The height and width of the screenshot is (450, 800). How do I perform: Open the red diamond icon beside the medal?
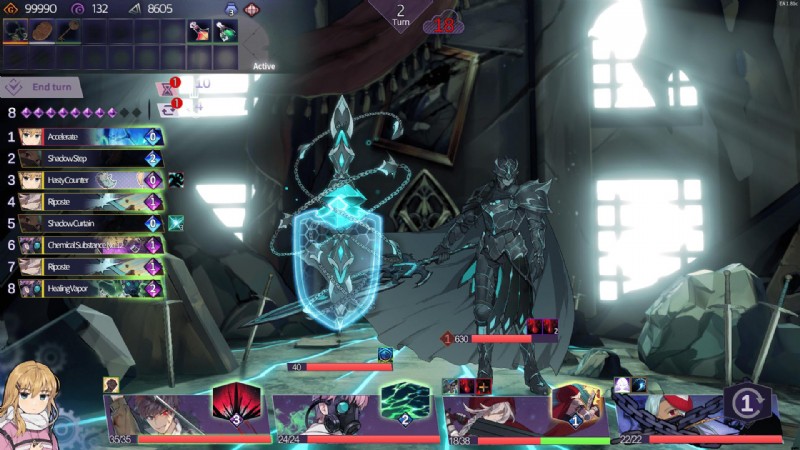[x=251, y=9]
